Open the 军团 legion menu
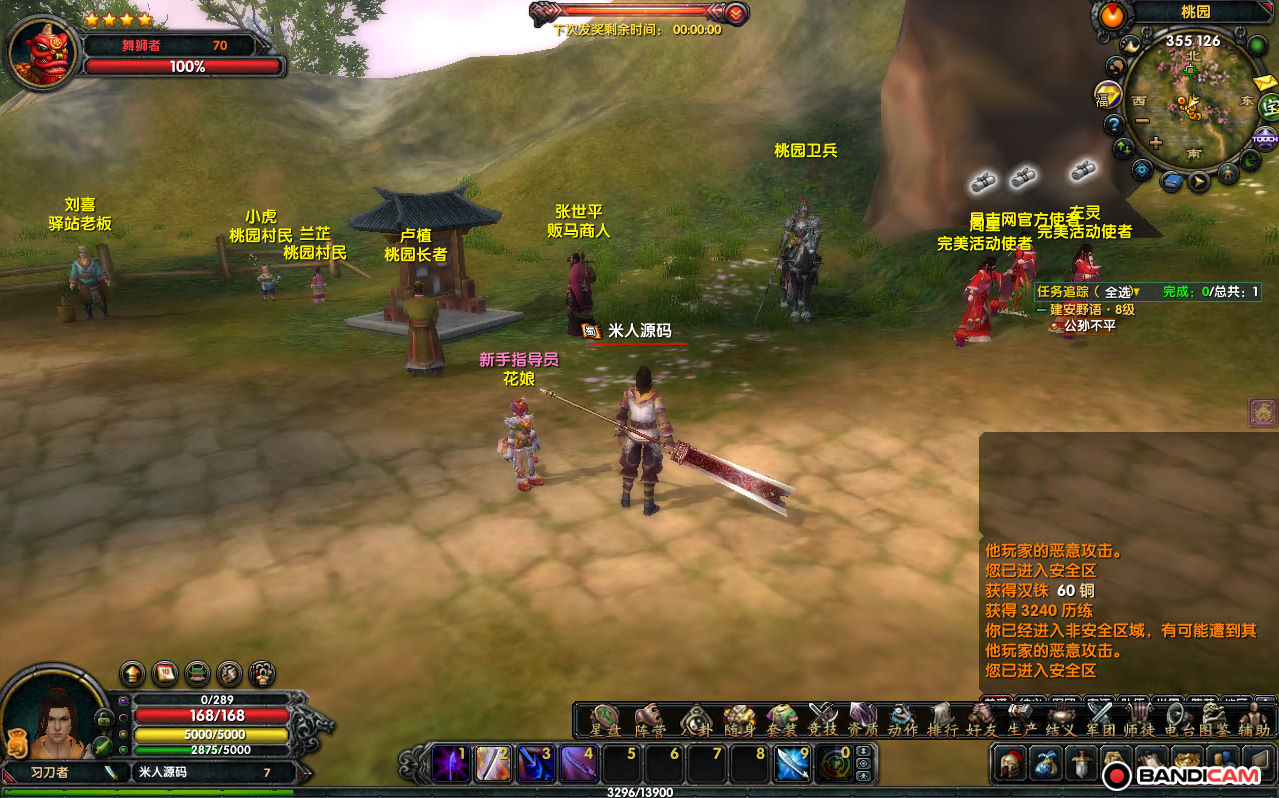 click(x=1100, y=719)
